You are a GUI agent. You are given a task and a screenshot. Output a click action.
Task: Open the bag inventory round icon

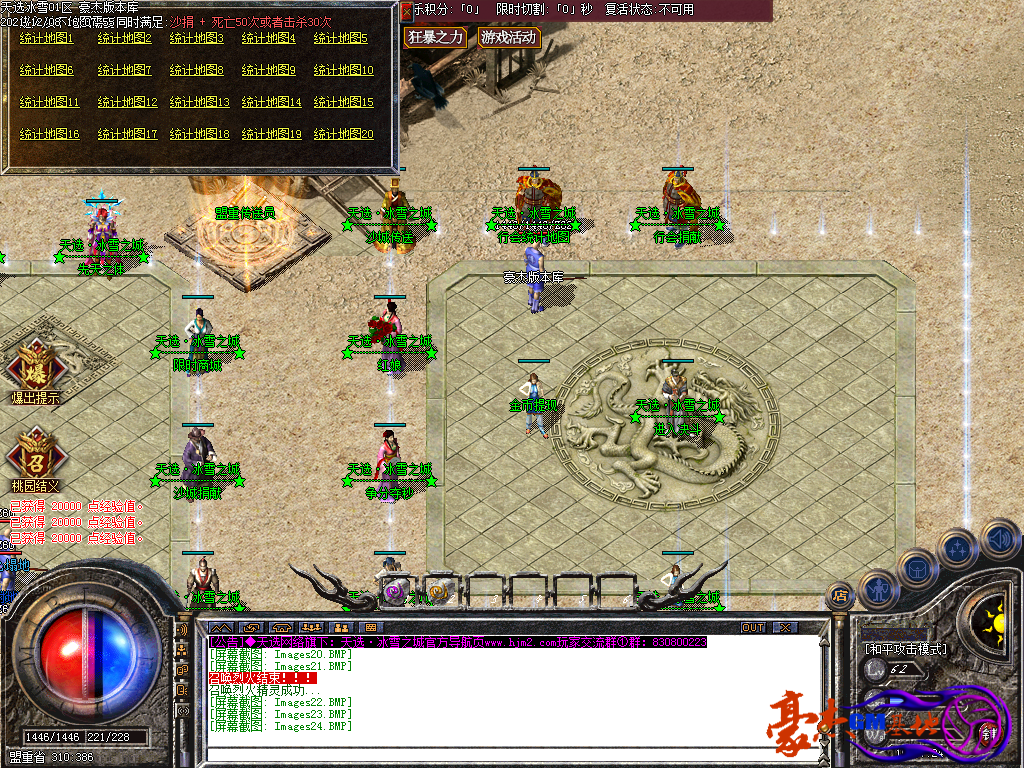(x=916, y=568)
